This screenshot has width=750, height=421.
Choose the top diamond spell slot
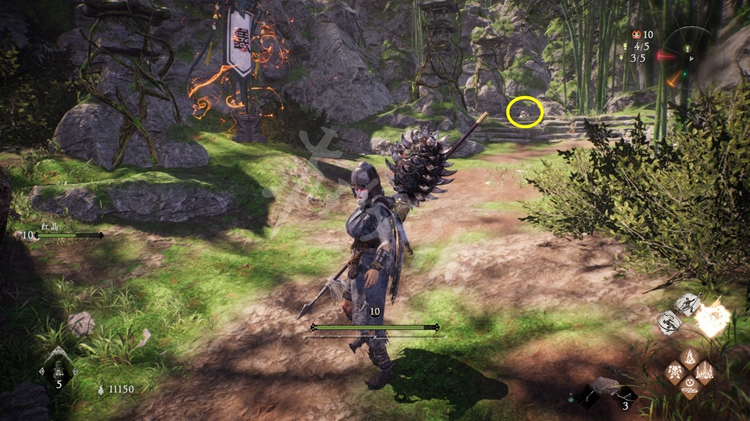tap(690, 357)
